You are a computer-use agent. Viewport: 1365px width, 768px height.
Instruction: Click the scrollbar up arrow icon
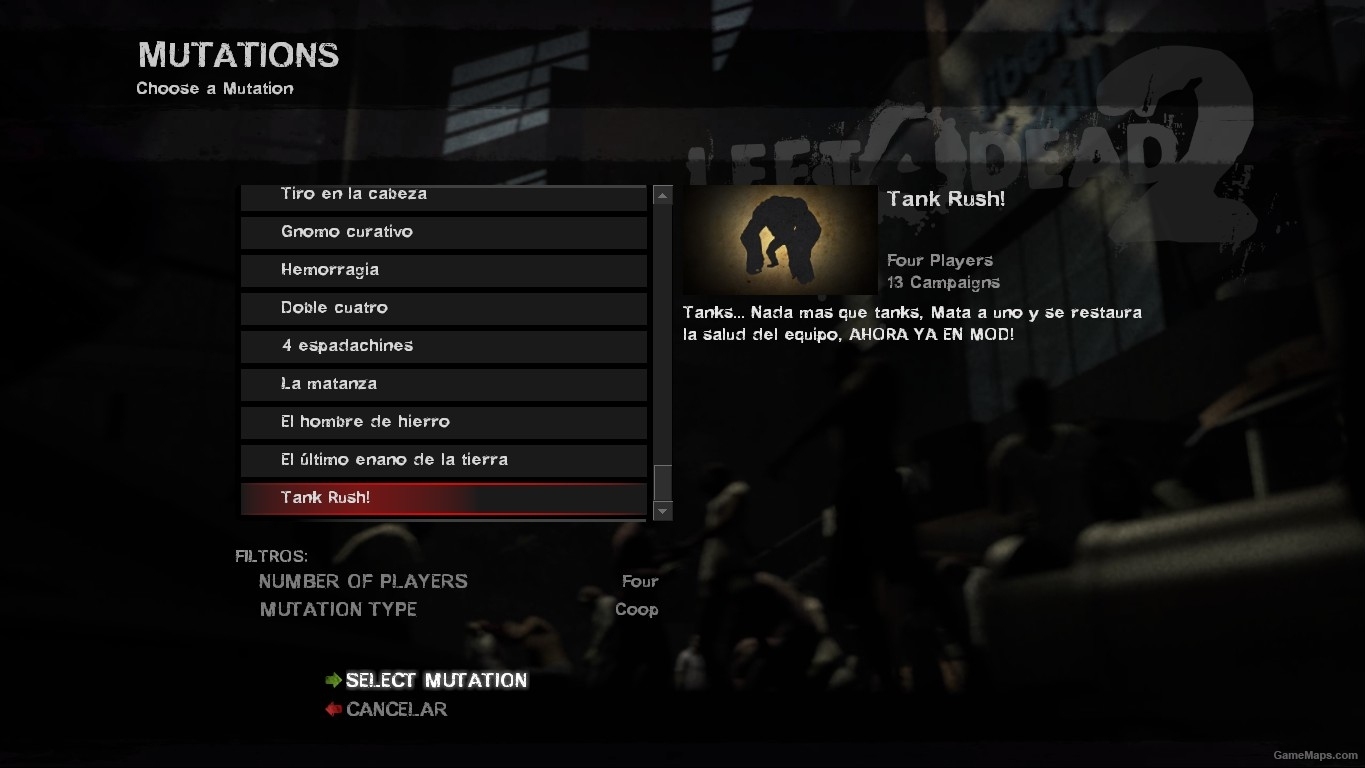click(x=662, y=194)
